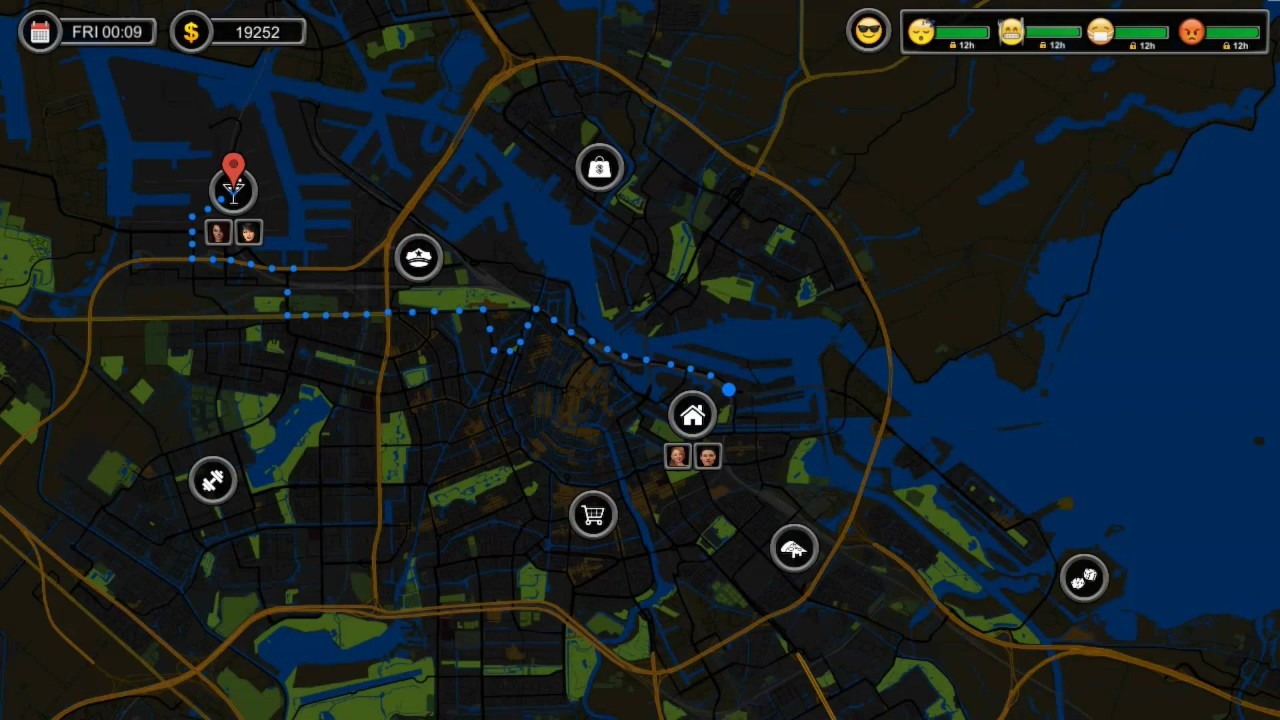
Task: Open the sunglasses emoji mood button
Action: pos(868,32)
